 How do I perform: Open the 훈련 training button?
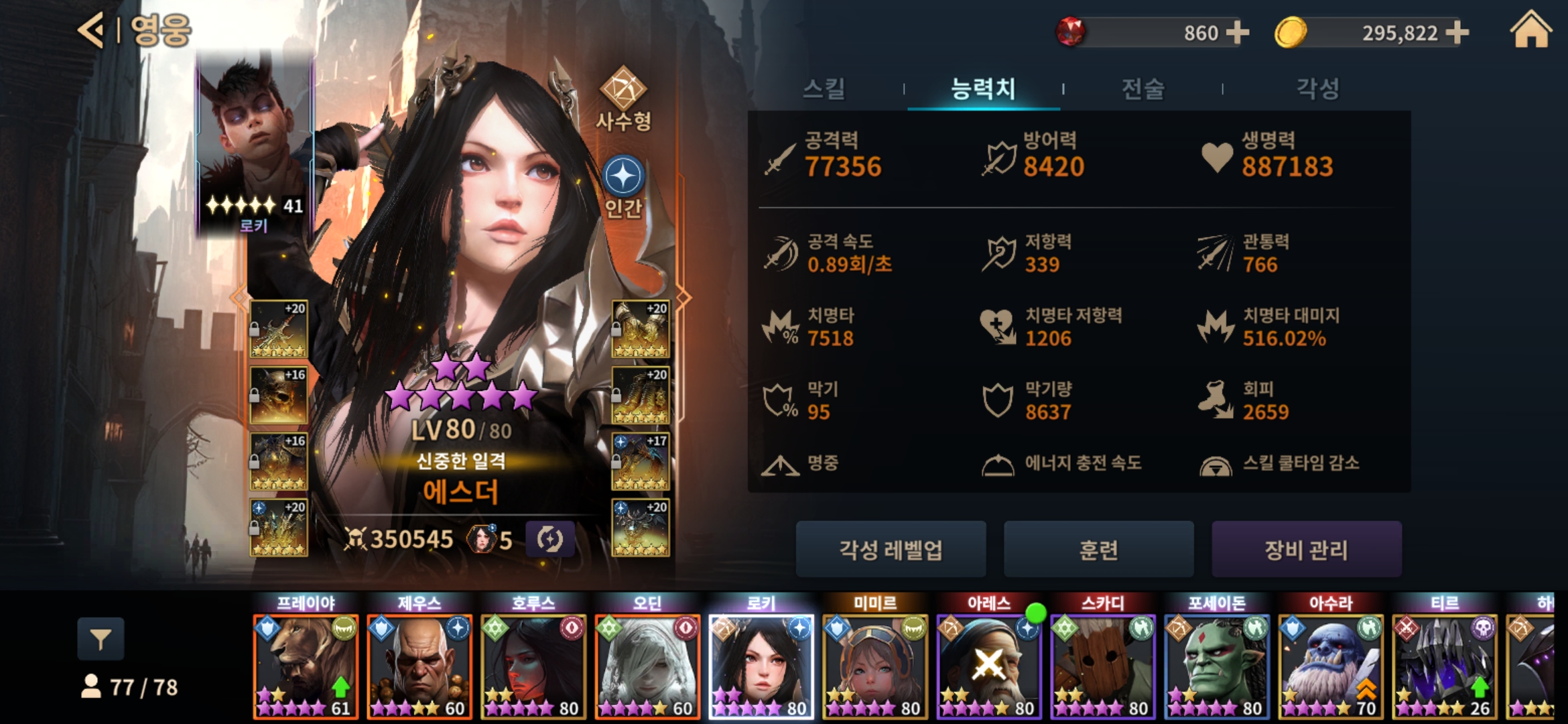[1098, 550]
